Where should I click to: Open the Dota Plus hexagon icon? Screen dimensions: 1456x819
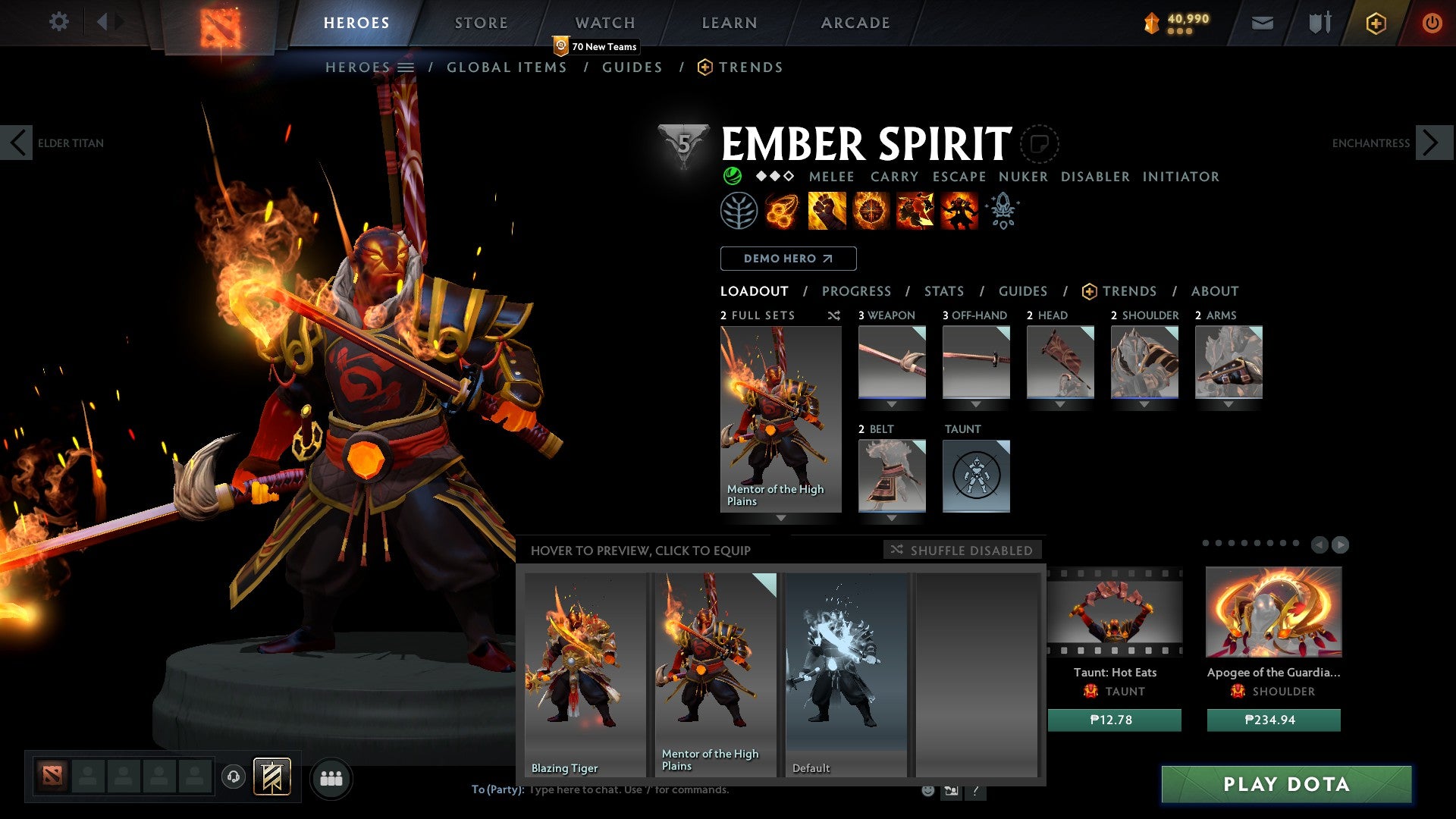click(1375, 23)
